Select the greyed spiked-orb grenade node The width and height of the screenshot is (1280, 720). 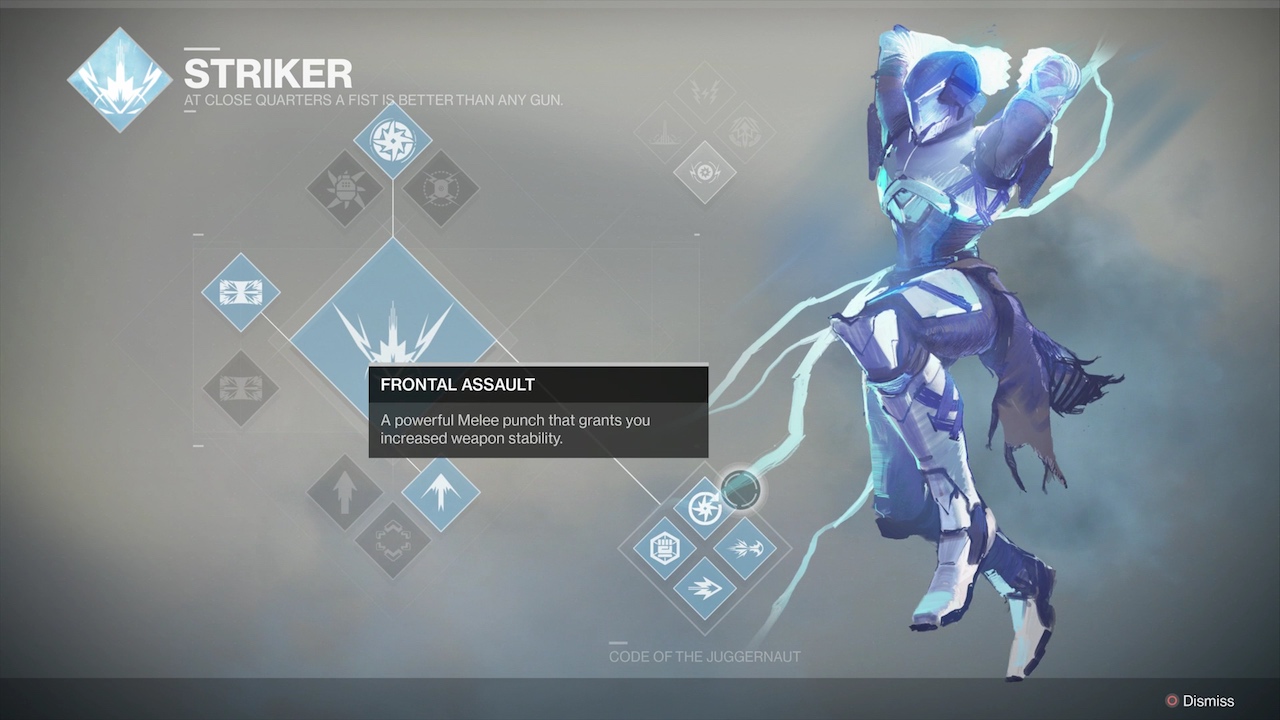pos(344,188)
